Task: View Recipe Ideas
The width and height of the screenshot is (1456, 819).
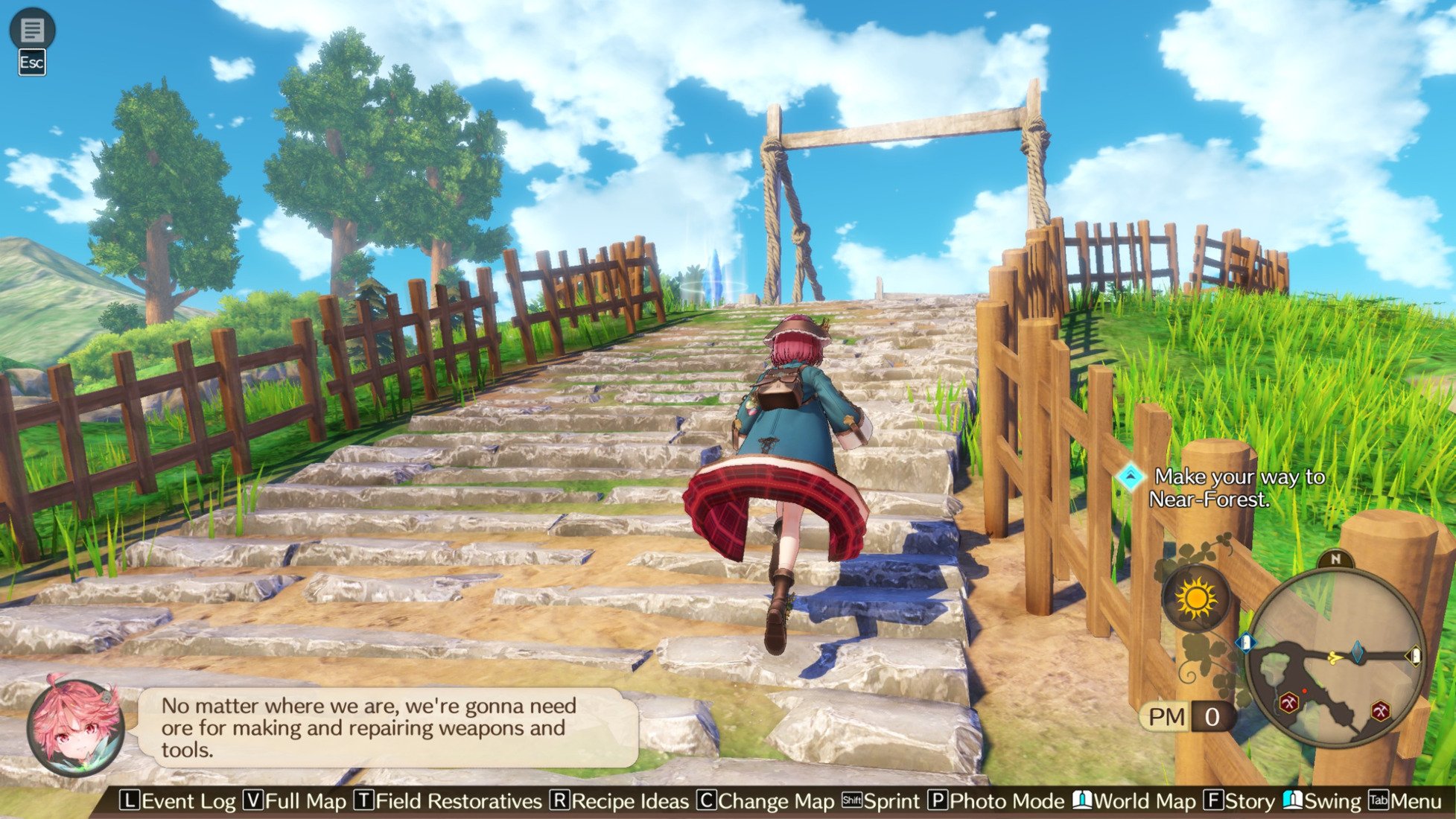Action: click(x=620, y=801)
